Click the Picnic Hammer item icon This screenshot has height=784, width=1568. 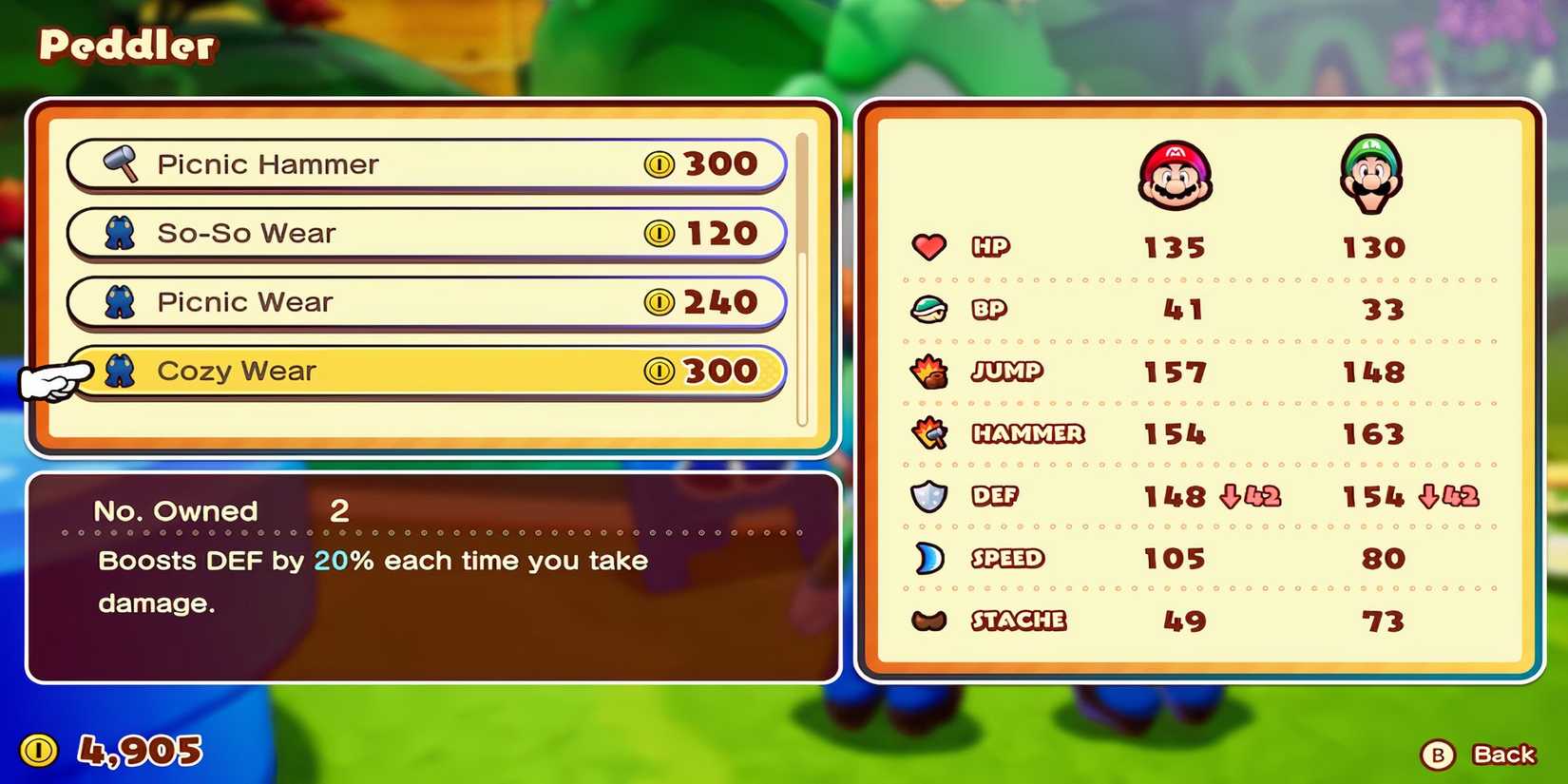click(x=123, y=163)
